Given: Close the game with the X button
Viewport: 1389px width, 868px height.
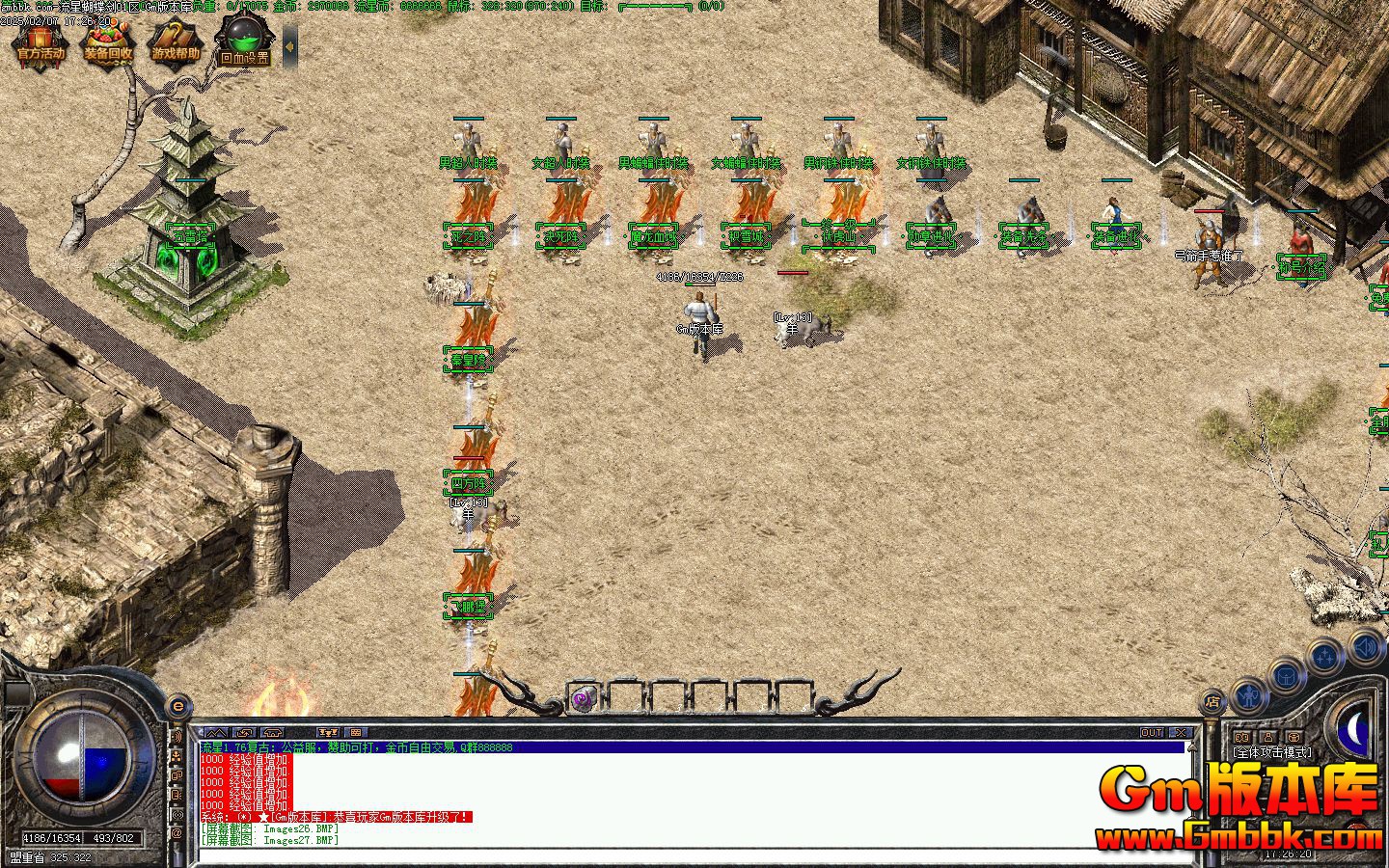Looking at the screenshot, I should (1182, 733).
